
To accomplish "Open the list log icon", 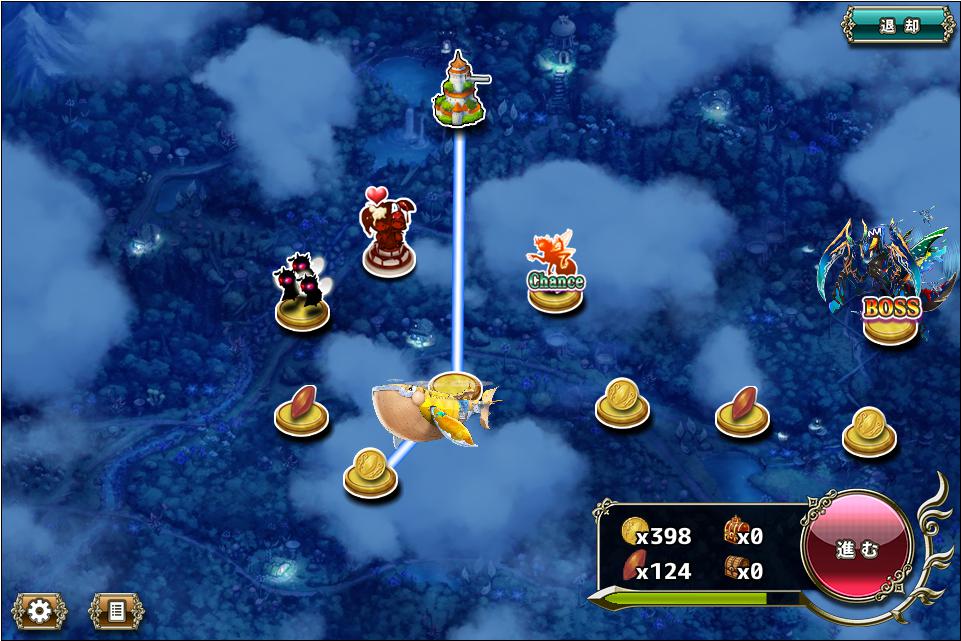I will tap(116, 610).
